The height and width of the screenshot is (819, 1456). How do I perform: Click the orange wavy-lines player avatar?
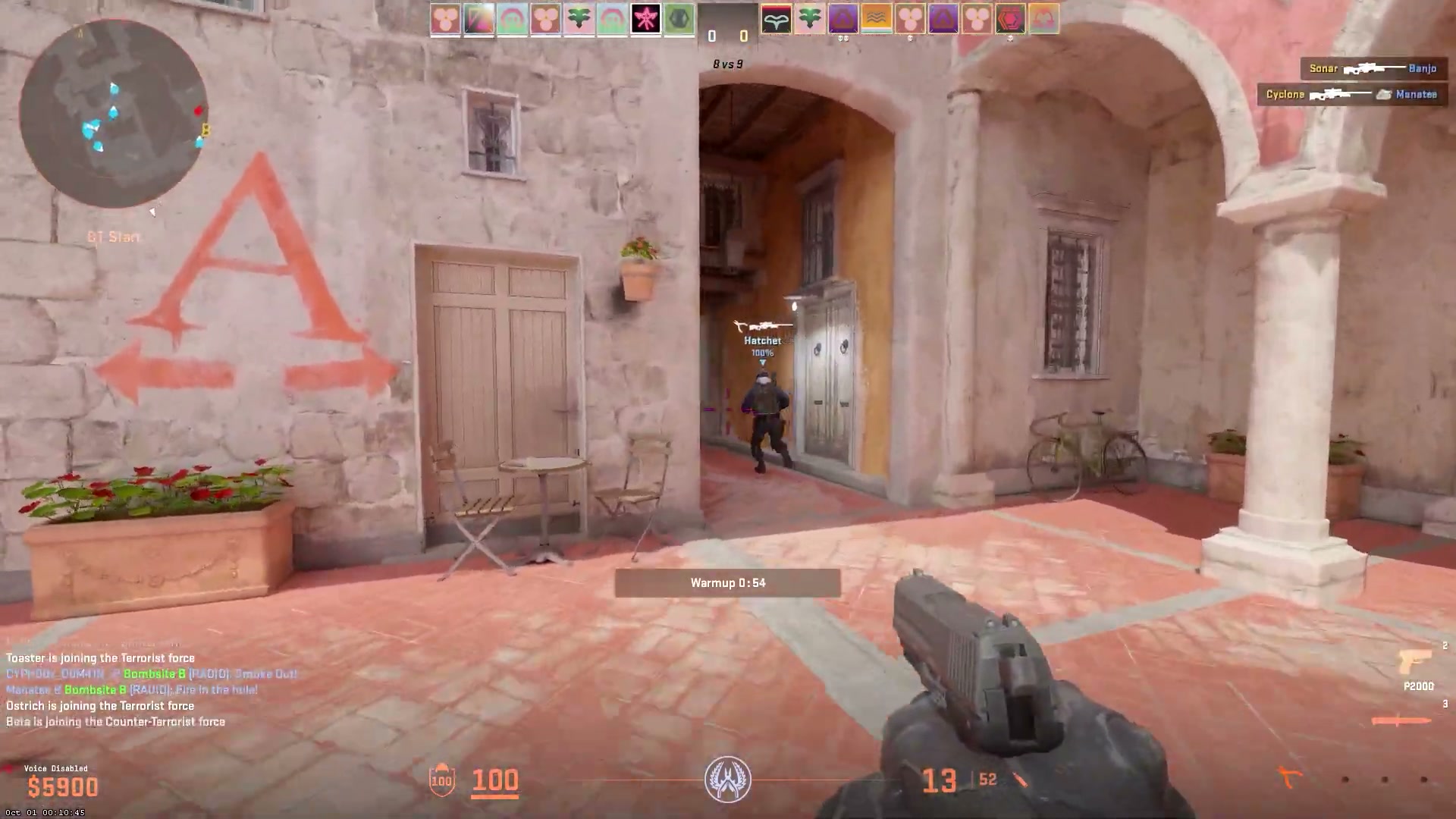click(876, 19)
